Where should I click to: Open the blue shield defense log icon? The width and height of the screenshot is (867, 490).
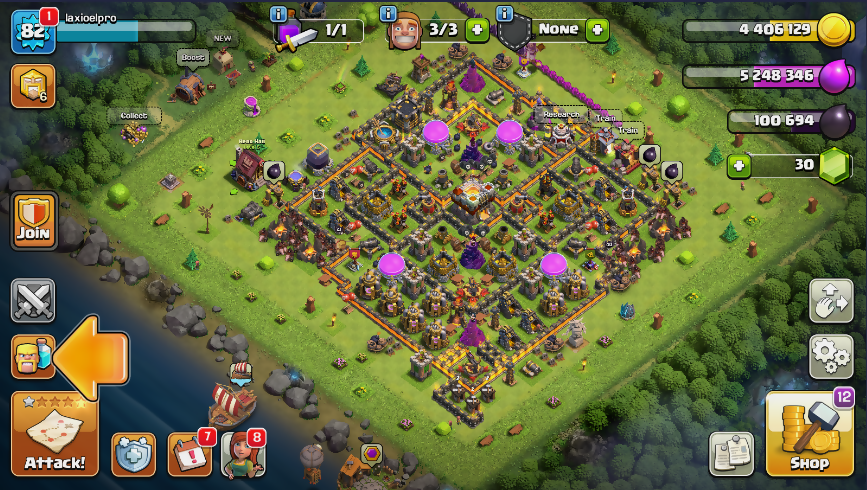133,454
